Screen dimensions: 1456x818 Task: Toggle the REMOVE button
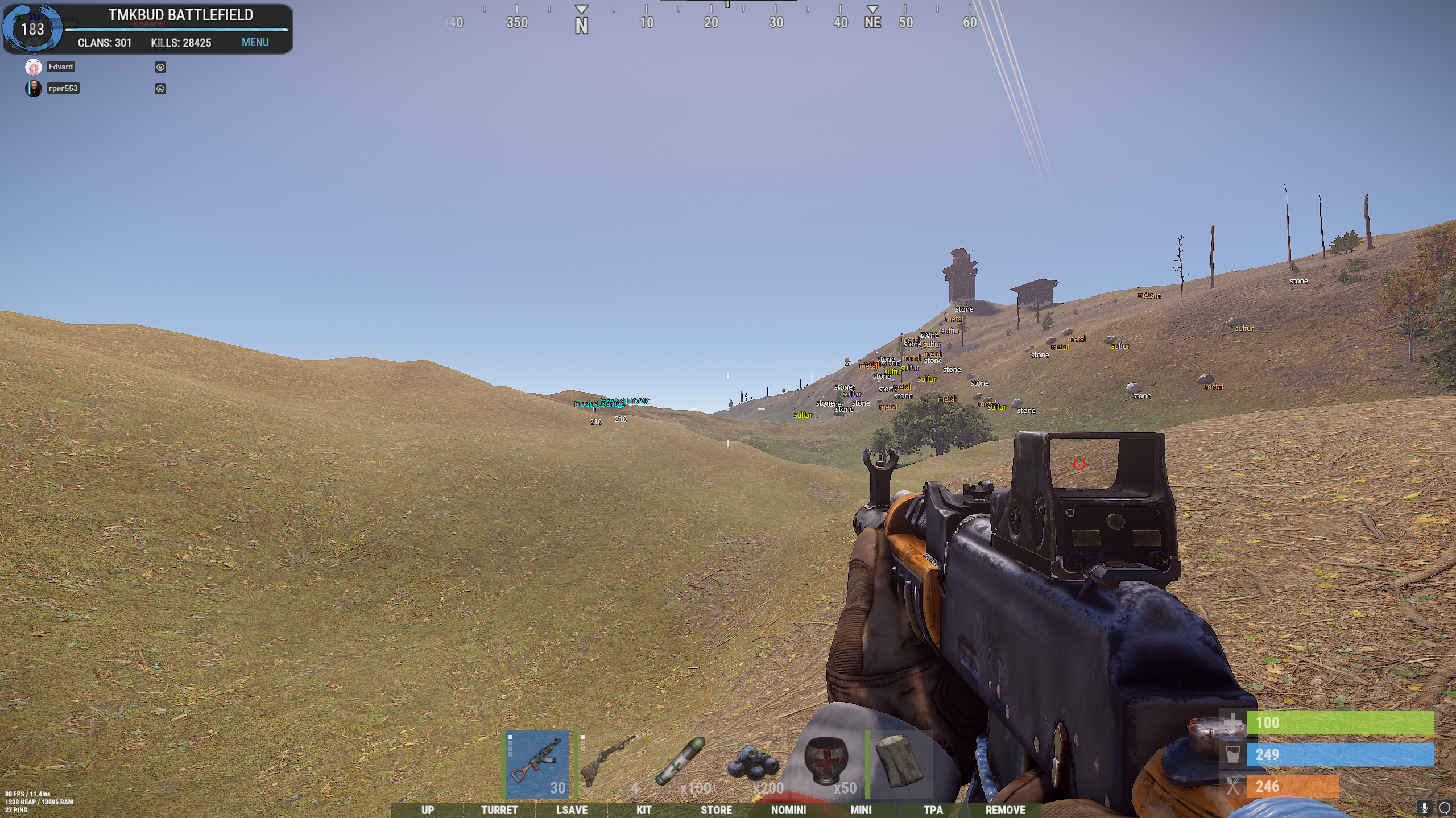(1005, 810)
